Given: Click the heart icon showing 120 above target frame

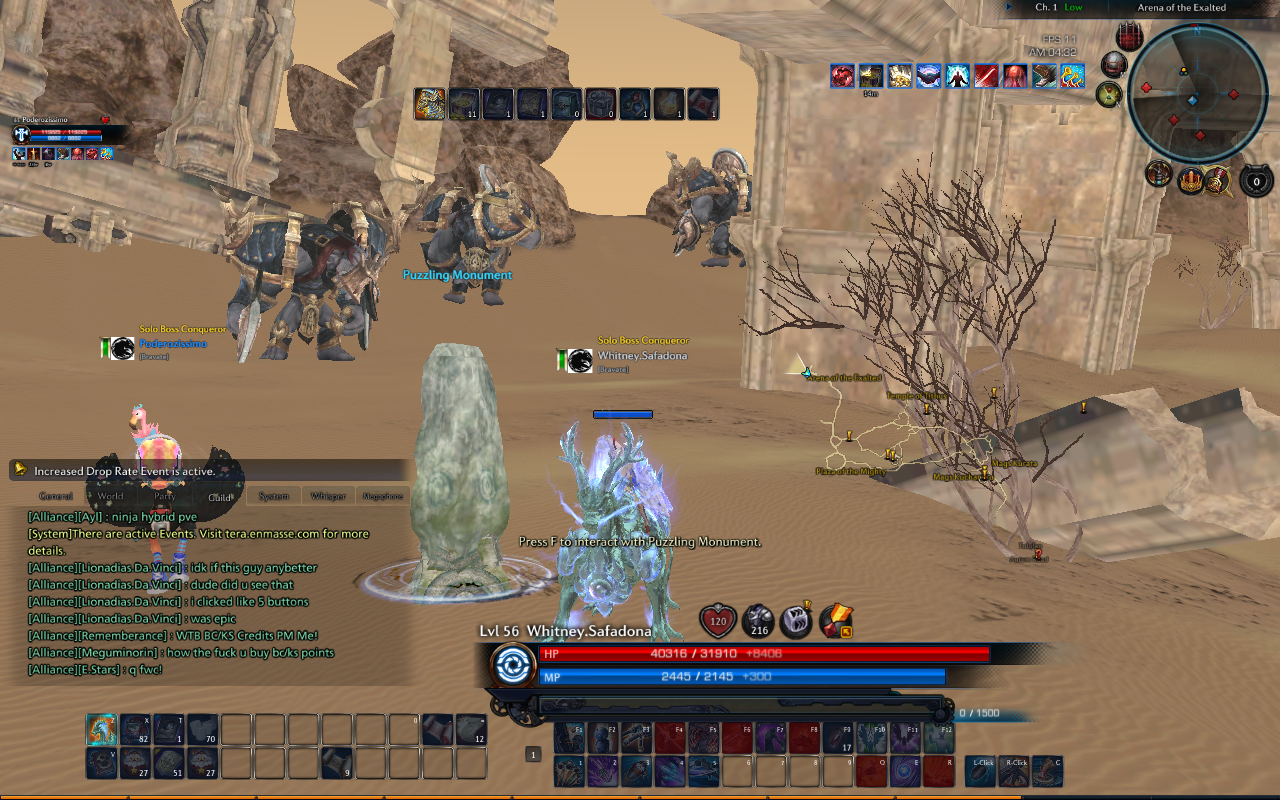Looking at the screenshot, I should click(x=718, y=621).
